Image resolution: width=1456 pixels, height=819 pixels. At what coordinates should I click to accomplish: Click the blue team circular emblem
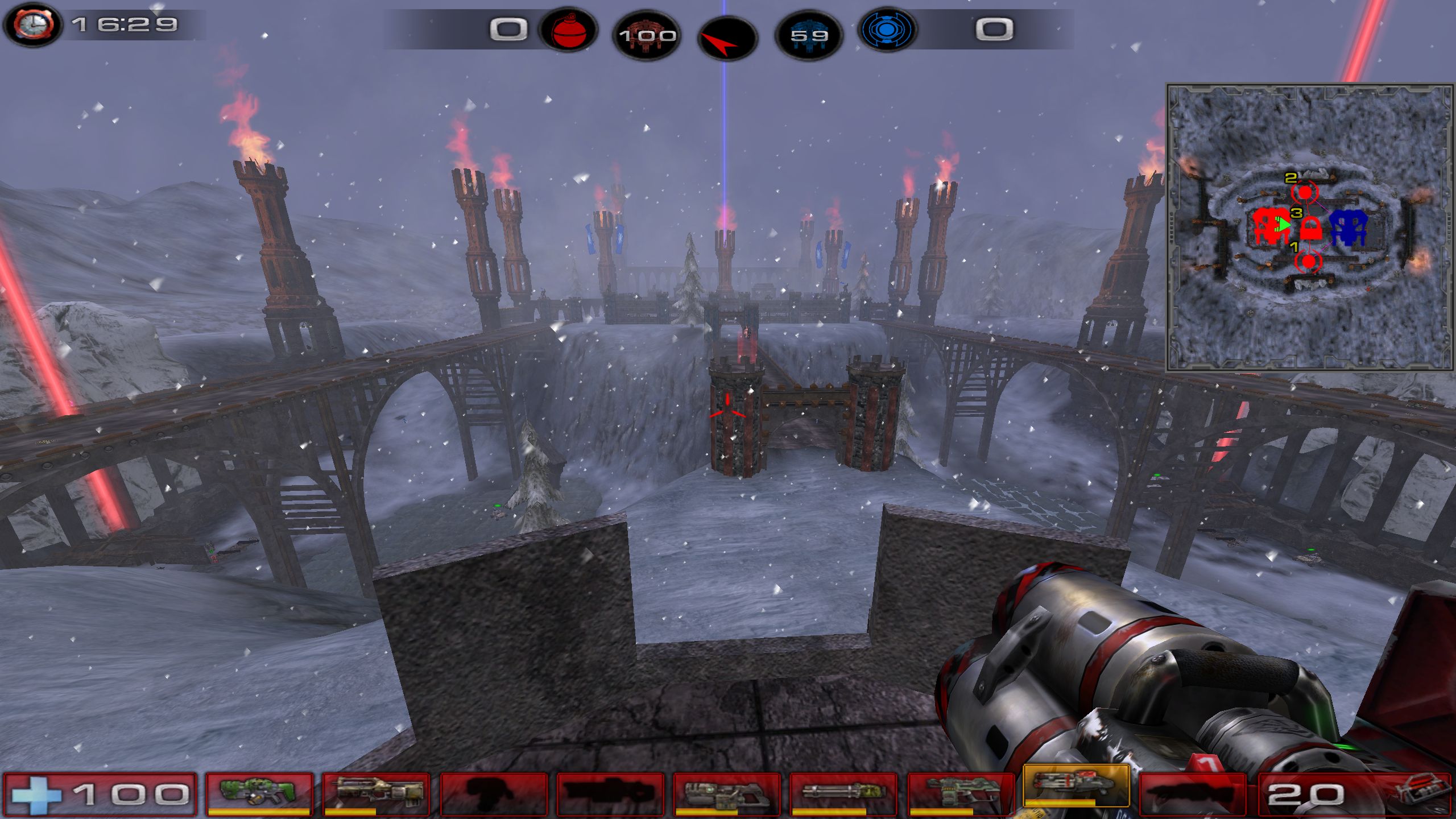click(x=886, y=30)
